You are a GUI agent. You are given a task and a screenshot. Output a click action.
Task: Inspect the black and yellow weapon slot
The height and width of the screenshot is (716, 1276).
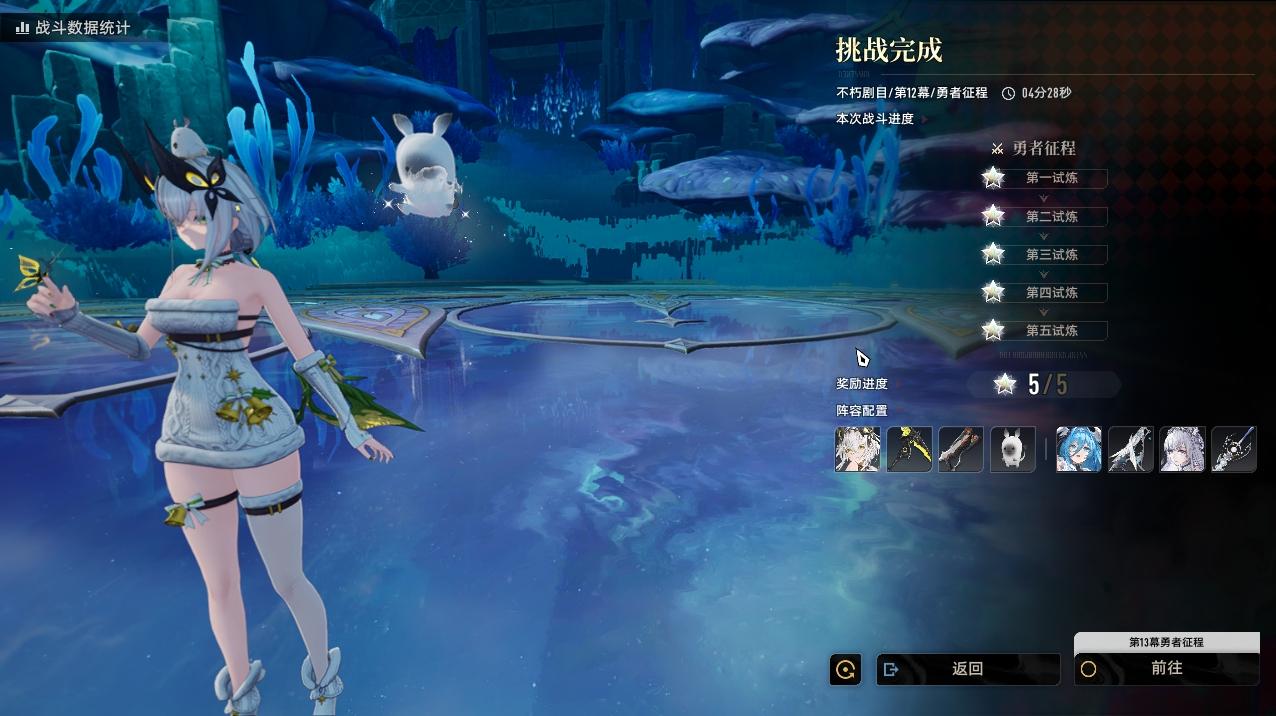pos(909,449)
